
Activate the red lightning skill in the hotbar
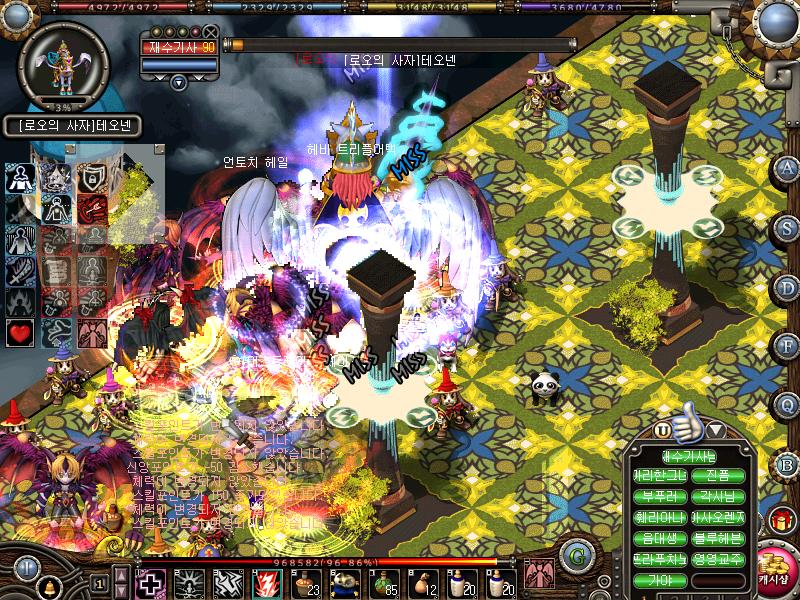[265, 582]
